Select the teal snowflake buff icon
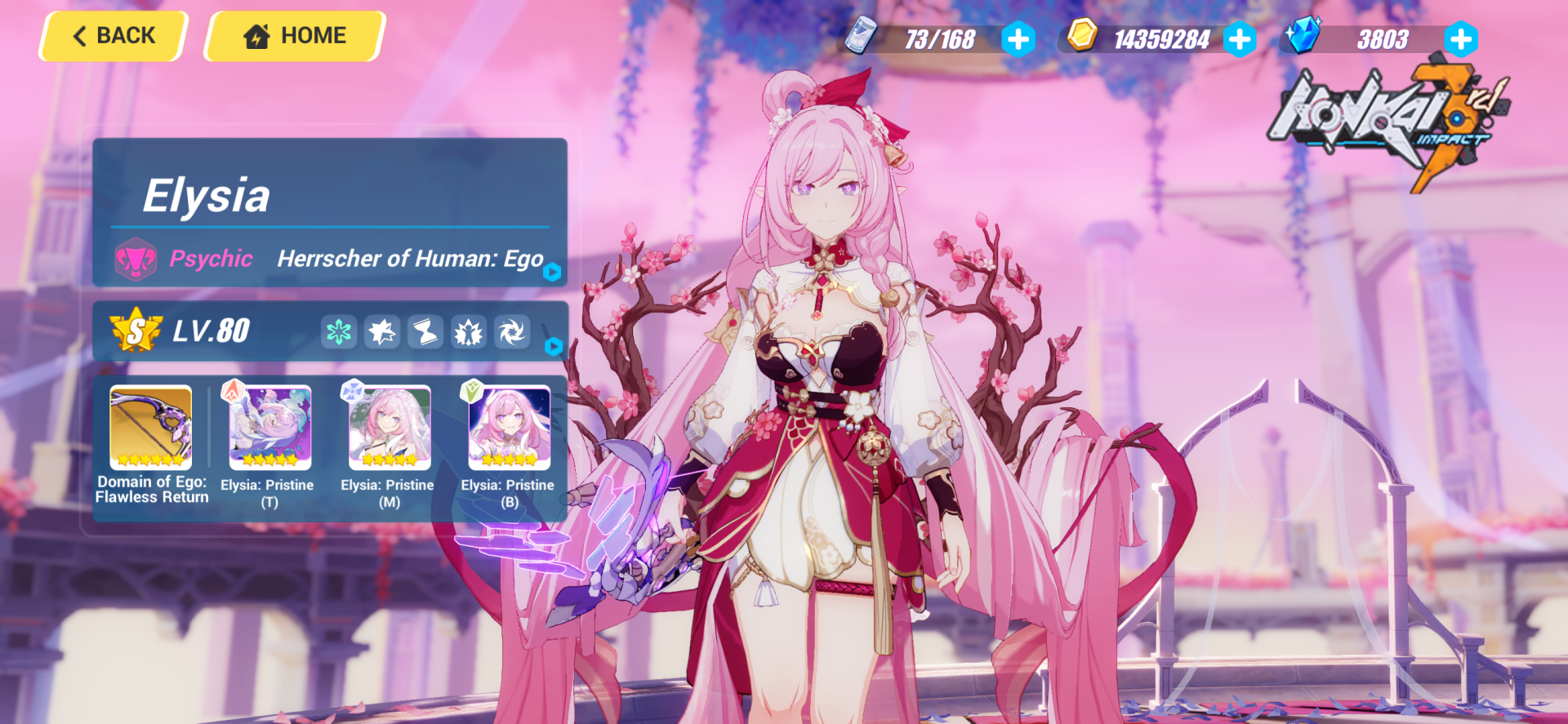This screenshot has width=1568, height=724. pos(341,331)
